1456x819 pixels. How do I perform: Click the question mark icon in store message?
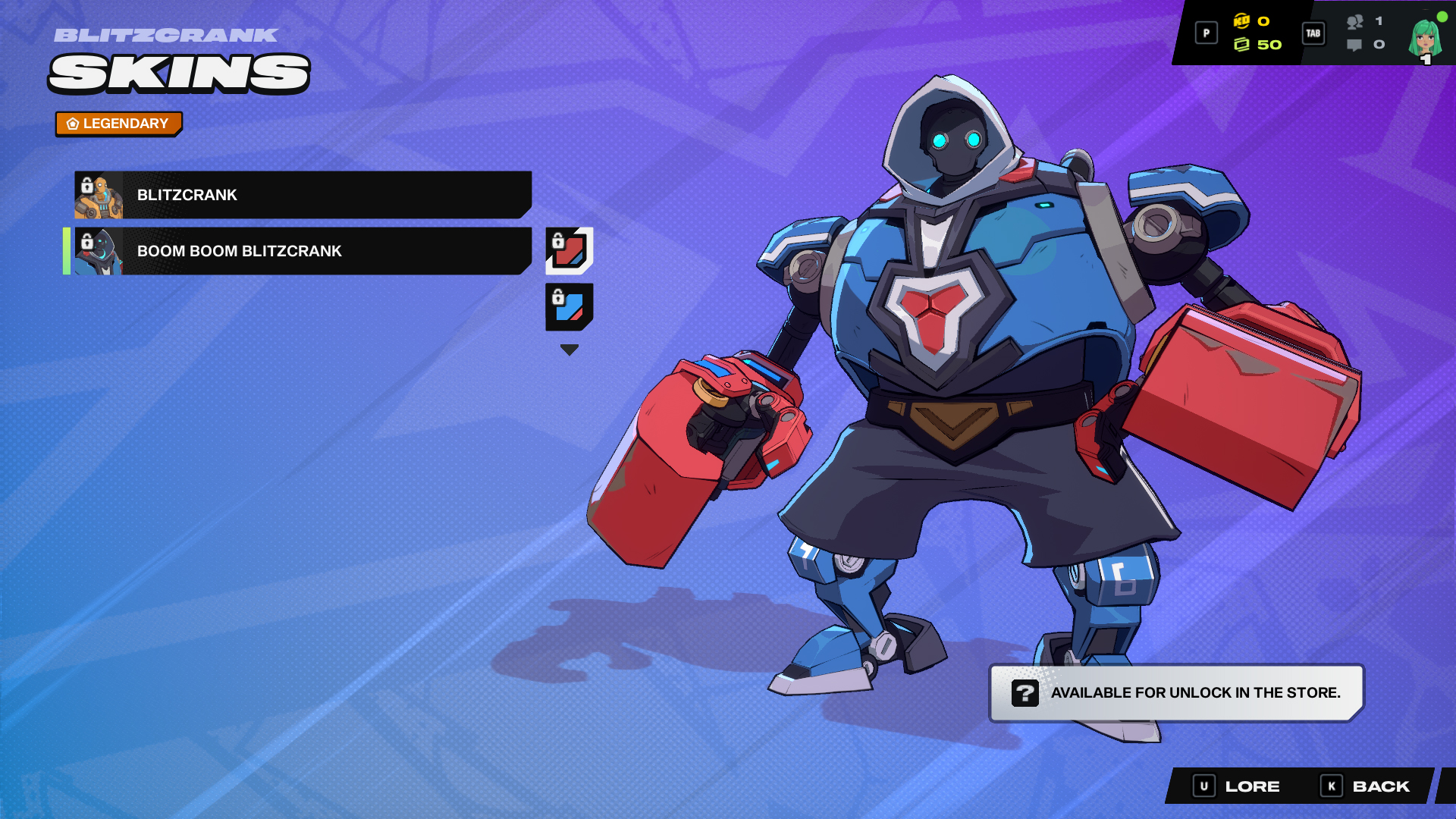[x=1025, y=692]
